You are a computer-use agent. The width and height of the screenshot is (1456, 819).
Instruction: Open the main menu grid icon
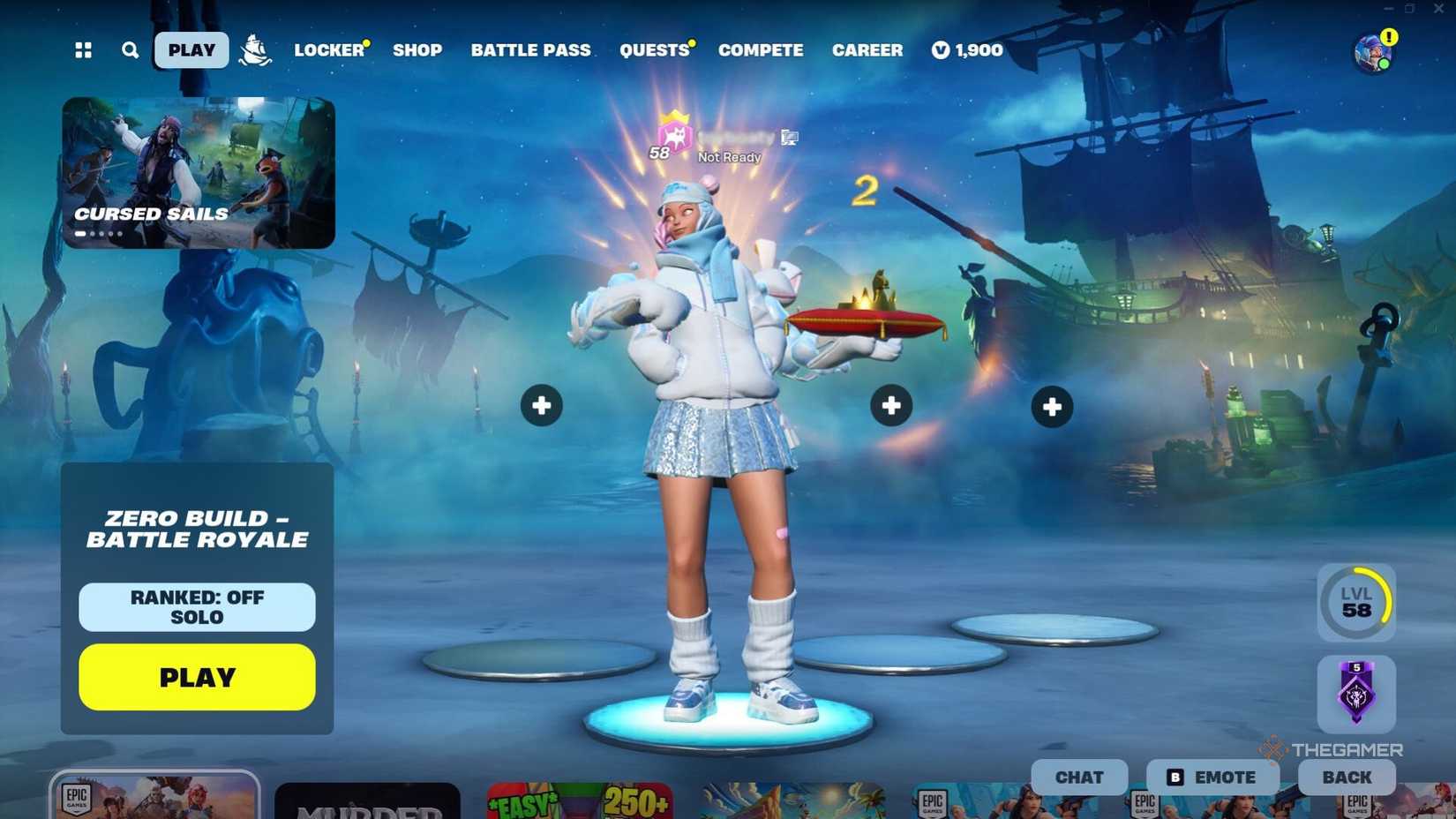tap(84, 50)
